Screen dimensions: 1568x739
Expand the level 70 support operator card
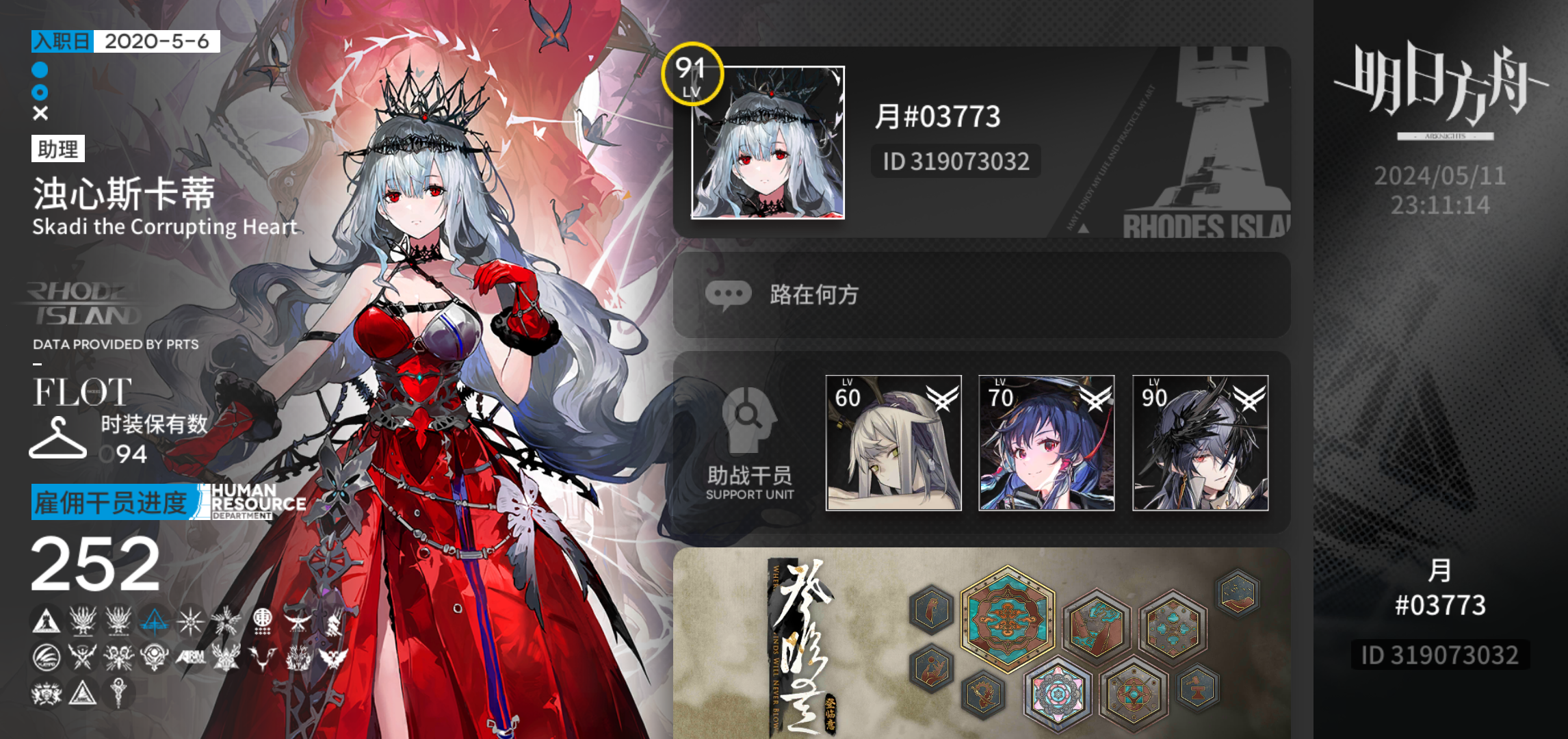click(1047, 441)
